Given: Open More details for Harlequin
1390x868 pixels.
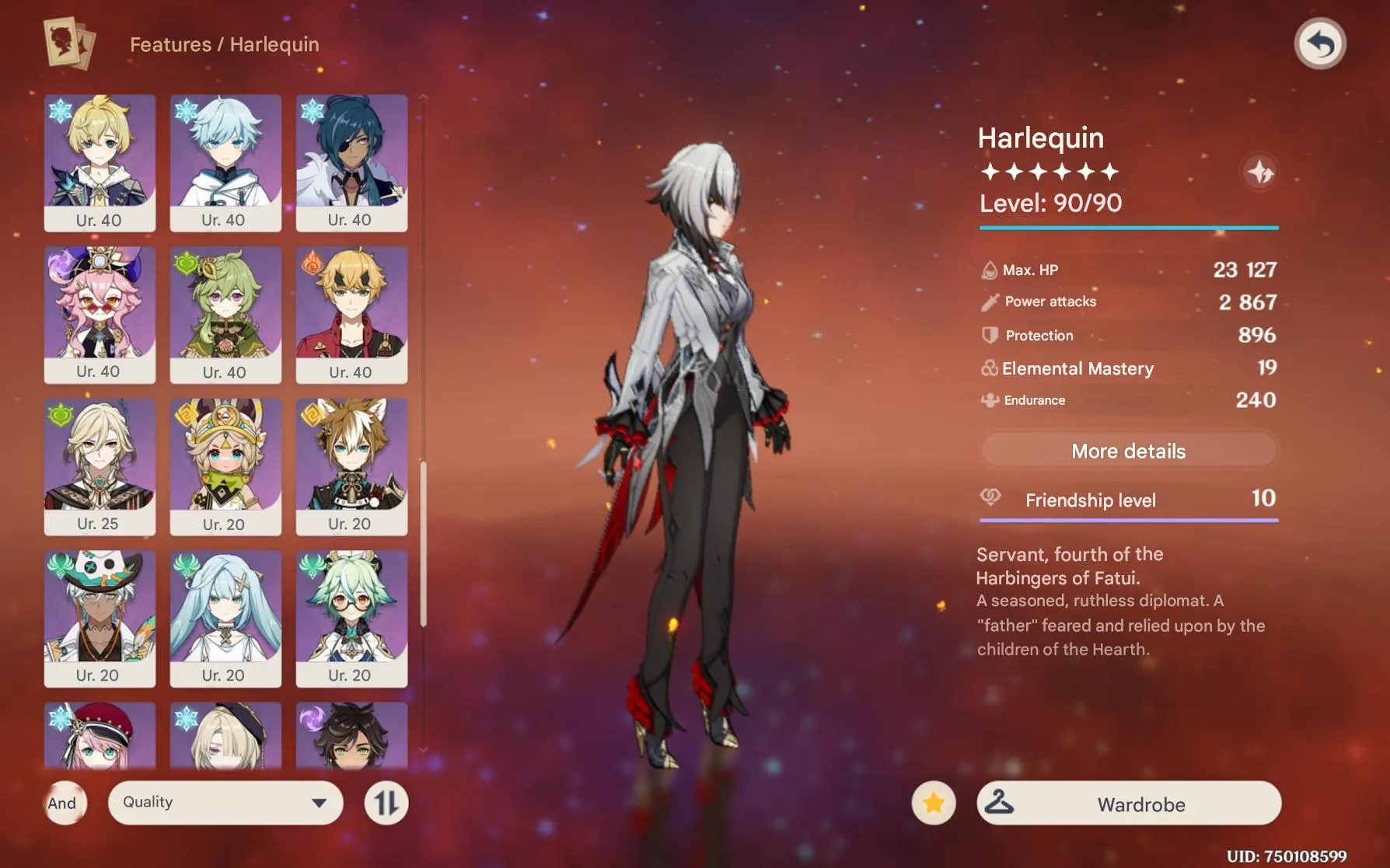Looking at the screenshot, I should coord(1128,451).
